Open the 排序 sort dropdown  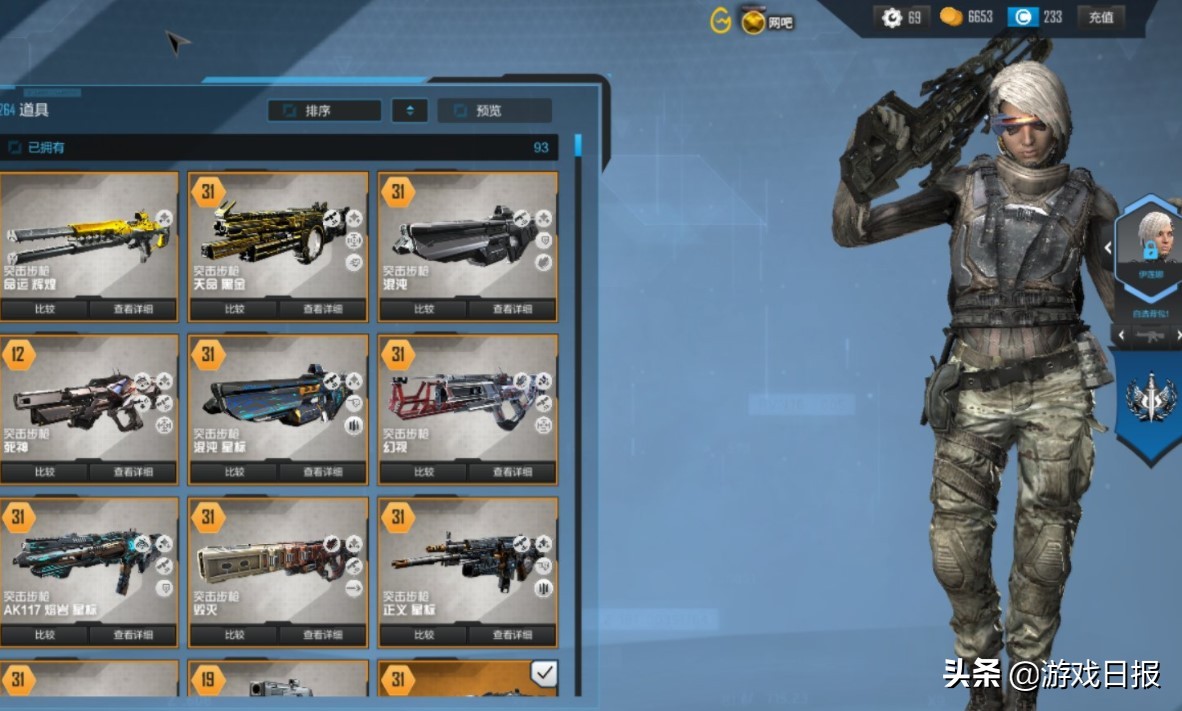[x=324, y=111]
